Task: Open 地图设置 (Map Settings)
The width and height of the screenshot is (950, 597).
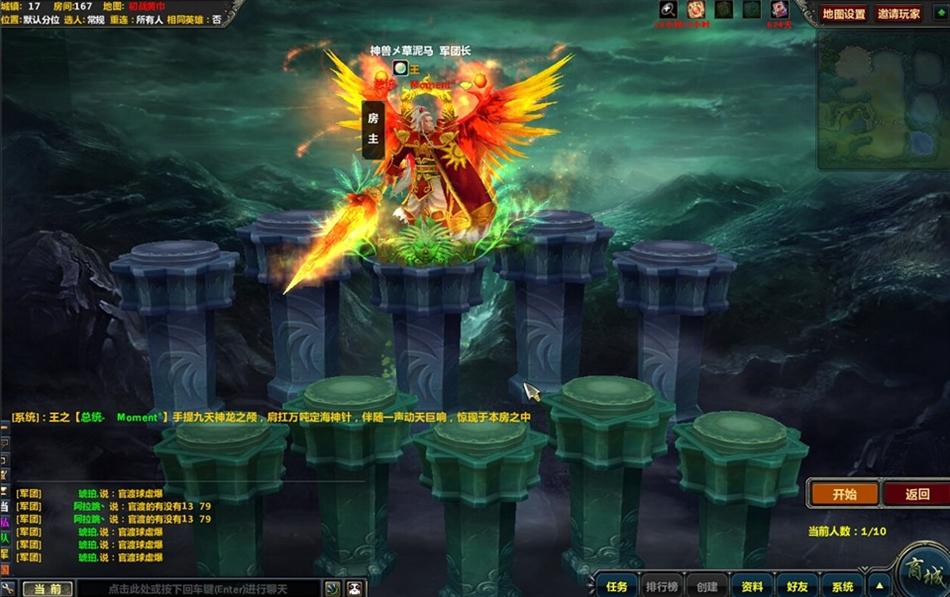Action: click(844, 14)
